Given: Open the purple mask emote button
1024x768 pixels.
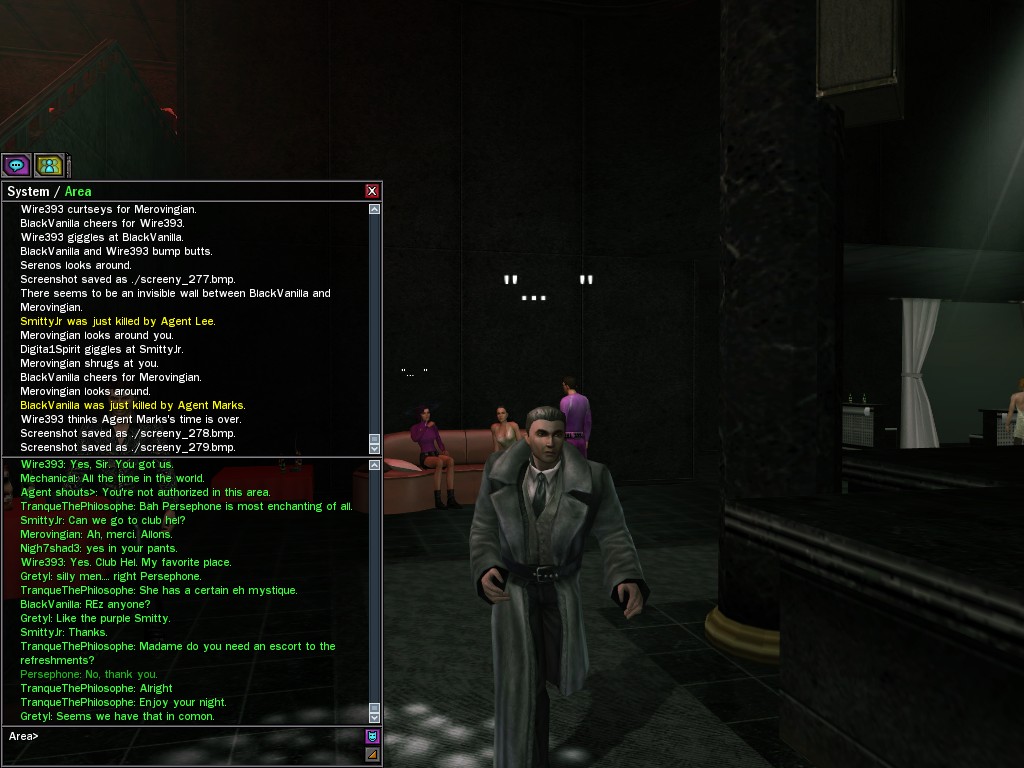Looking at the screenshot, I should 373,737.
